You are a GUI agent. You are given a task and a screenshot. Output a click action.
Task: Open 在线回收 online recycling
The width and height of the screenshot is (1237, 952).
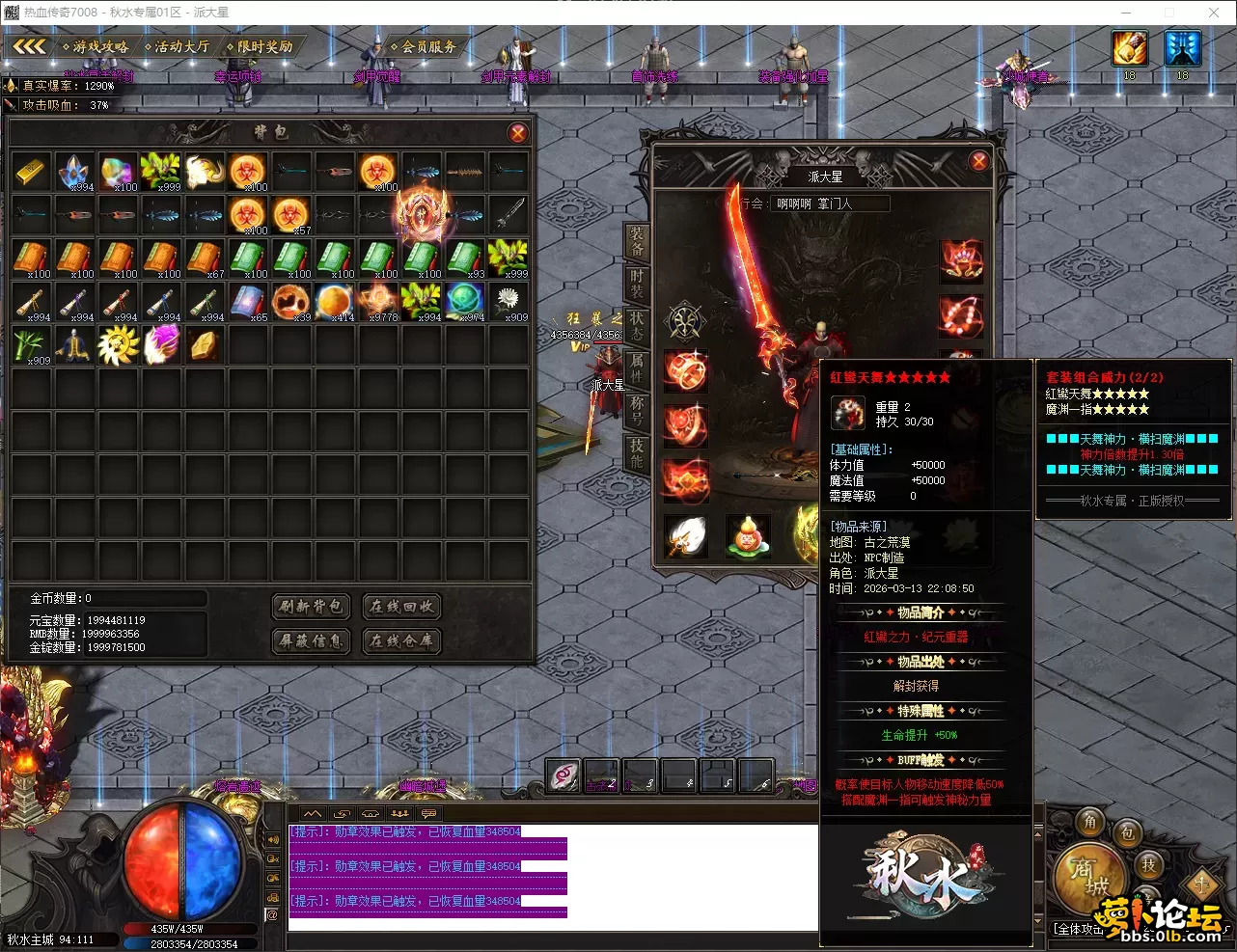coord(401,606)
